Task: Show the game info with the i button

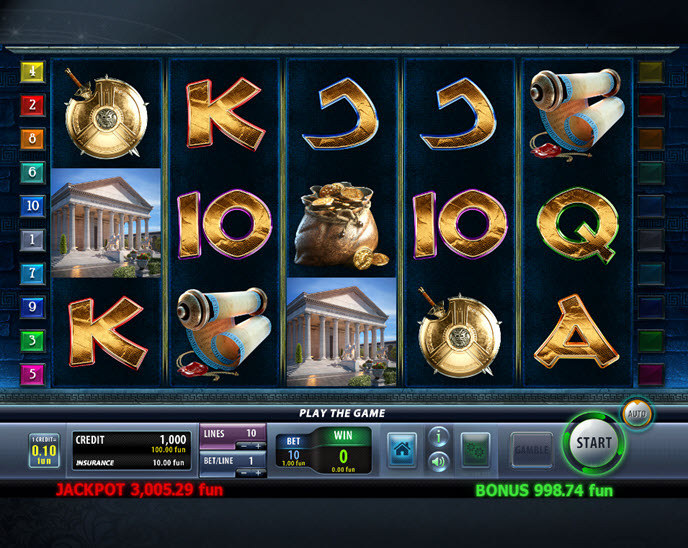Action: [438, 436]
